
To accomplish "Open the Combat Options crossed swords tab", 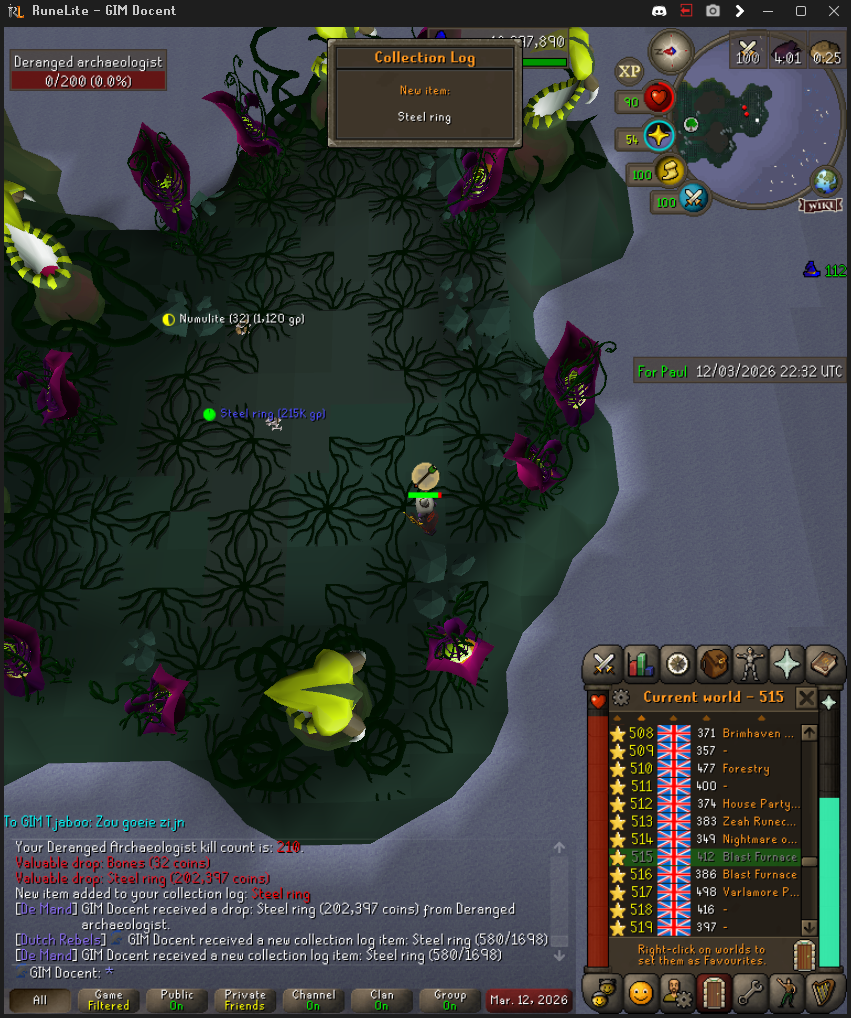I will pyautogui.click(x=604, y=663).
